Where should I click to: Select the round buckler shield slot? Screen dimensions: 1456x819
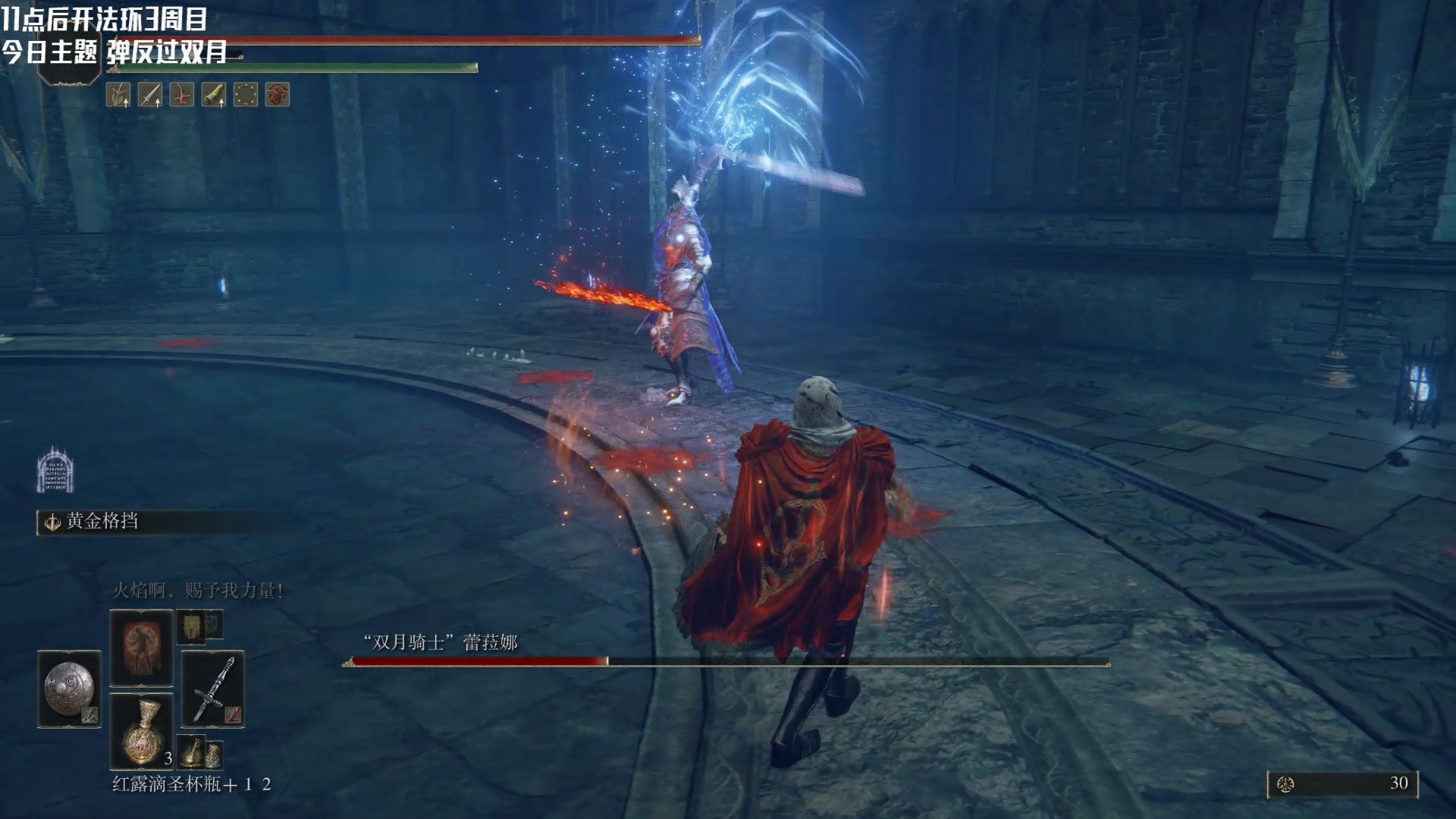69,689
